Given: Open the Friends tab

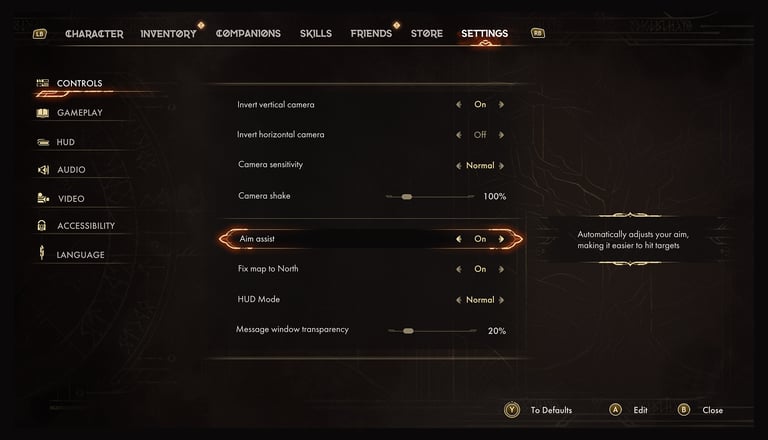Looking at the screenshot, I should click(x=371, y=34).
